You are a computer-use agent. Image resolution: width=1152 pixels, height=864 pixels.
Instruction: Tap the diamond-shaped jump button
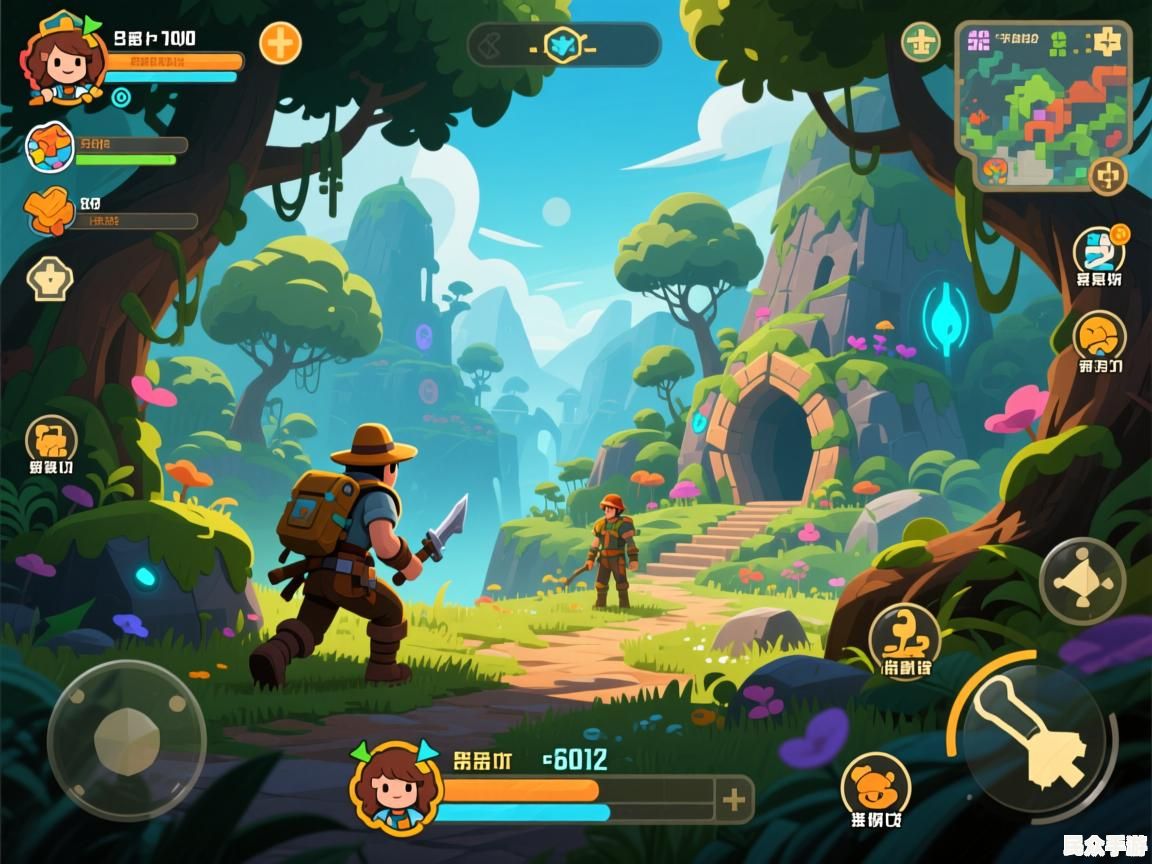(x=1082, y=581)
